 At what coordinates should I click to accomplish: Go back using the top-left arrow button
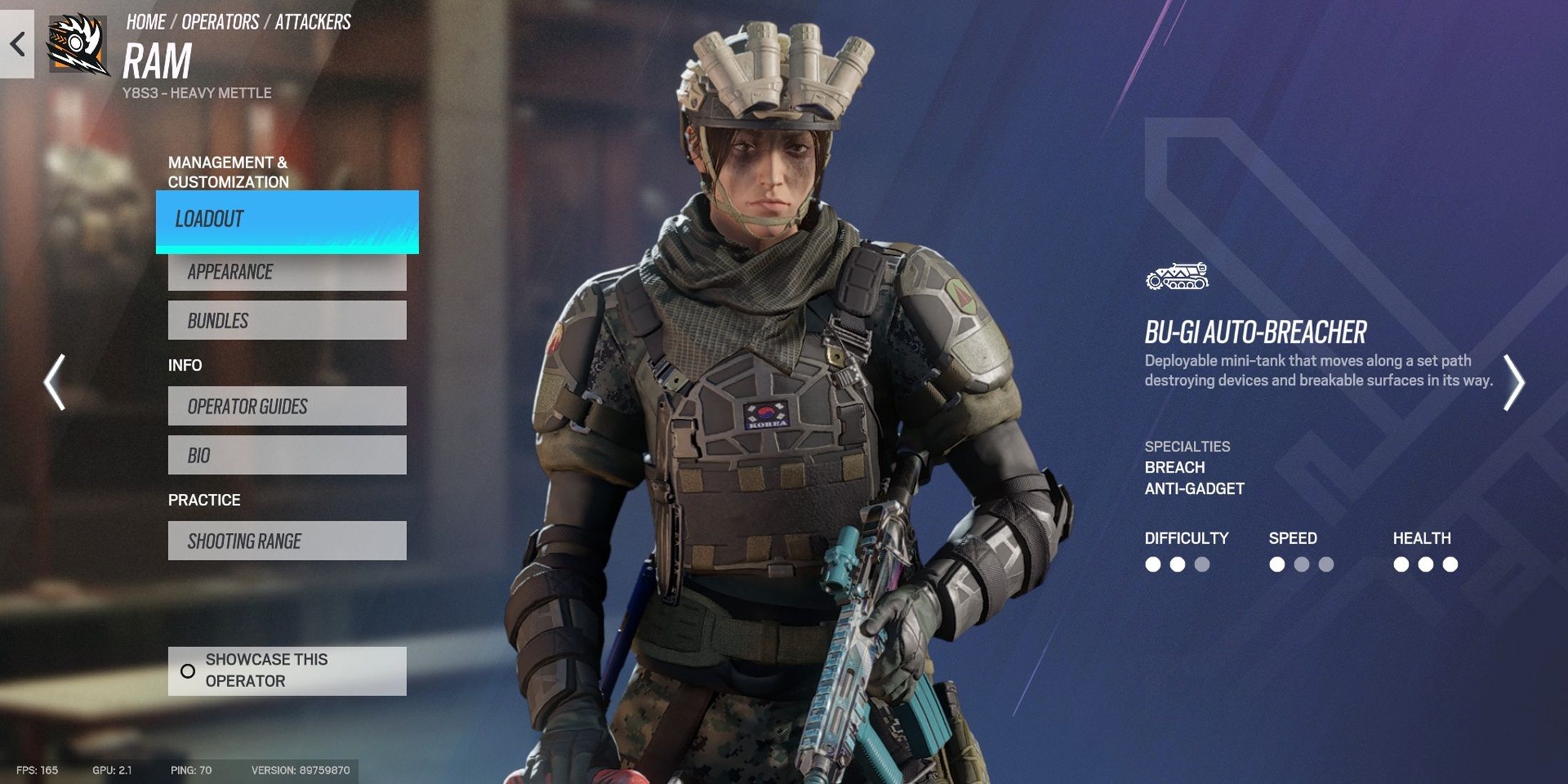[17, 44]
